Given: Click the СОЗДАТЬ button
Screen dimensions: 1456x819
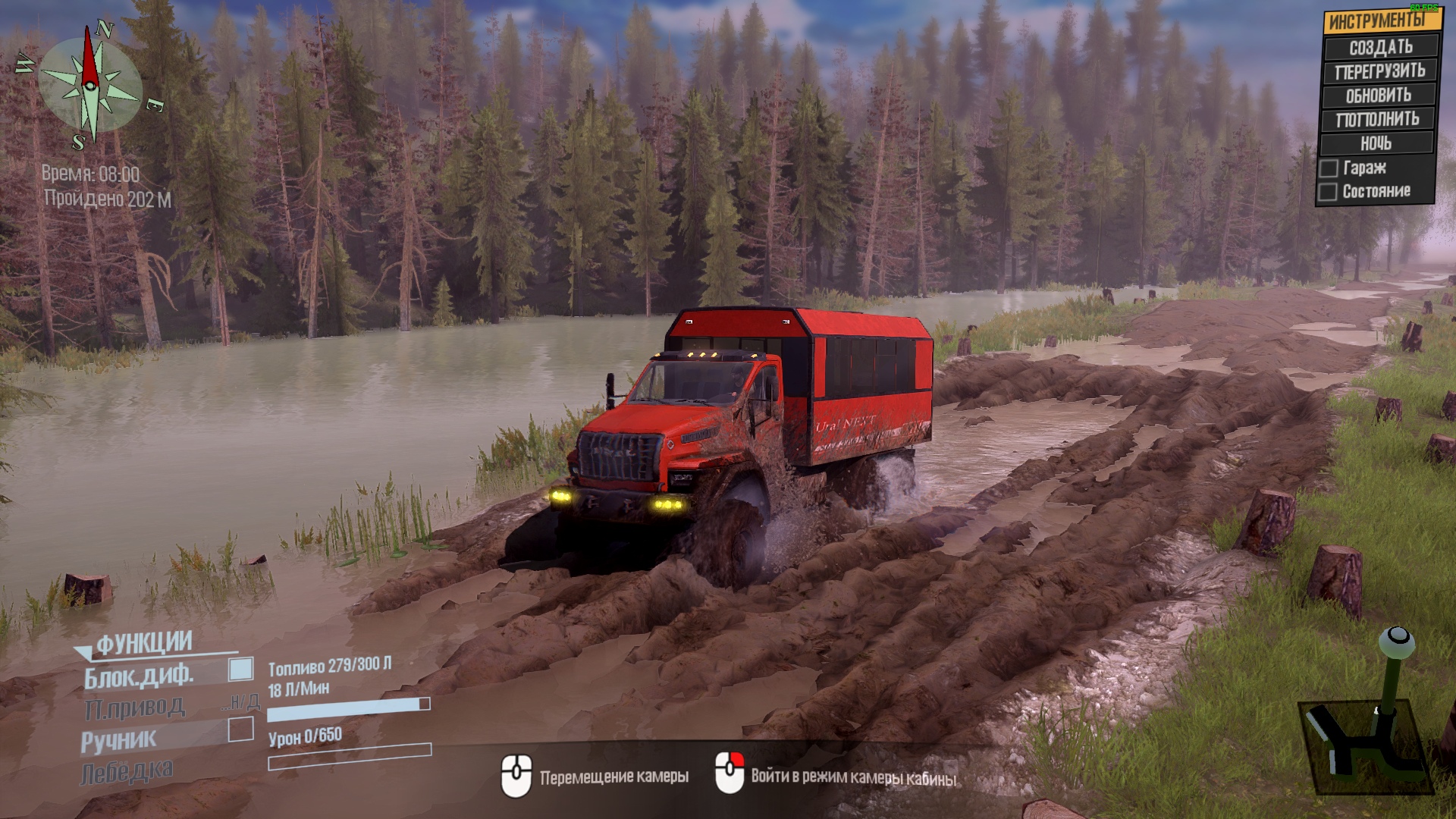Looking at the screenshot, I should tap(1380, 47).
